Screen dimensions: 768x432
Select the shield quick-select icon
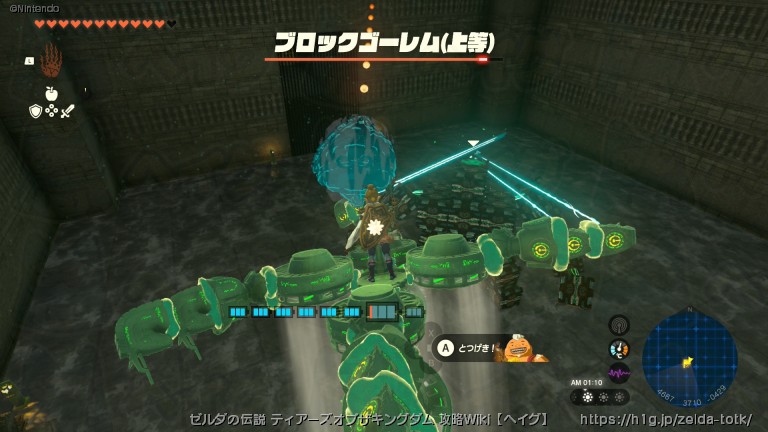pyautogui.click(x=35, y=111)
